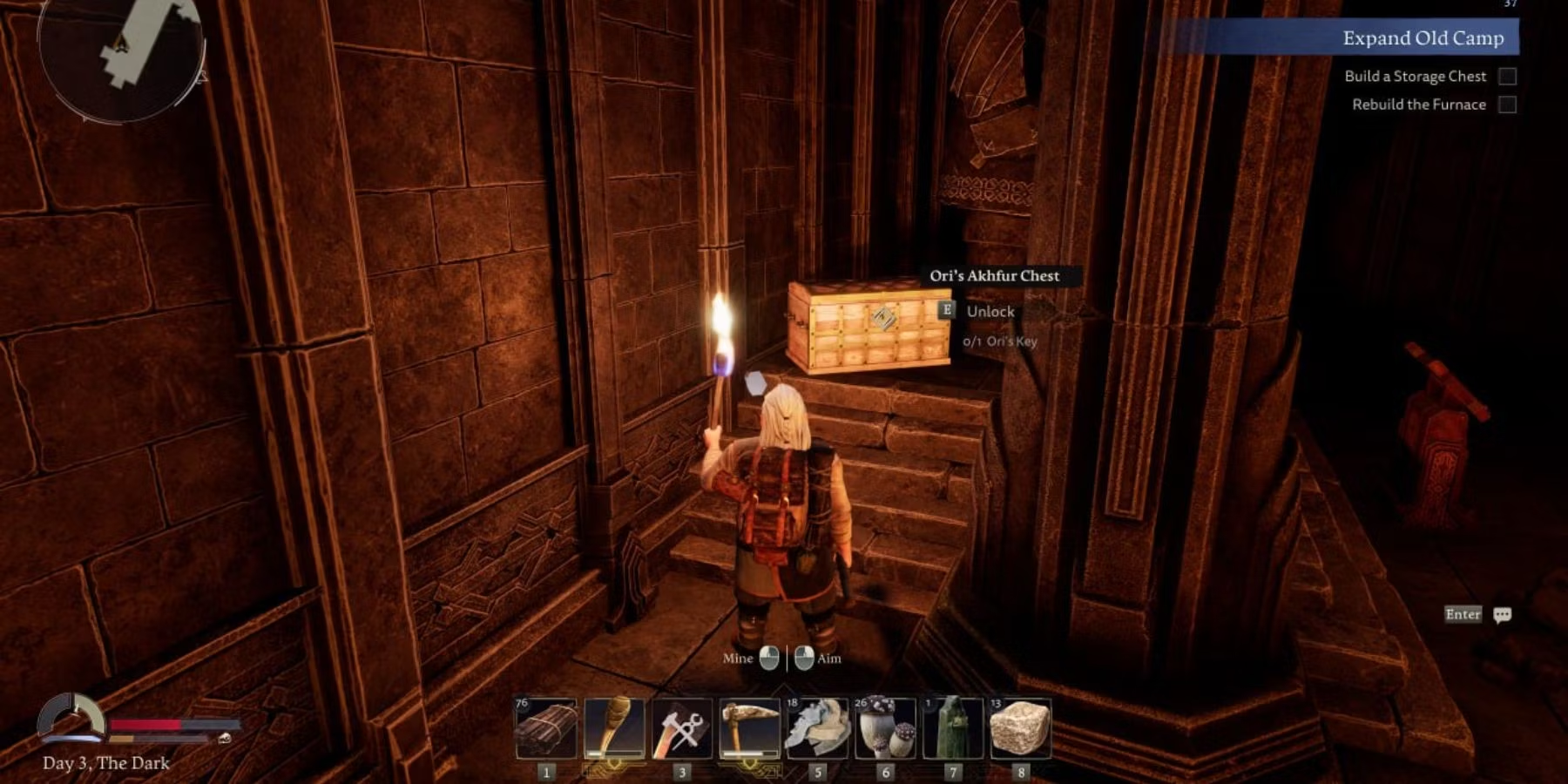
Task: Click the Rebuild the Furnace checkbox
Action: pyautogui.click(x=1507, y=105)
